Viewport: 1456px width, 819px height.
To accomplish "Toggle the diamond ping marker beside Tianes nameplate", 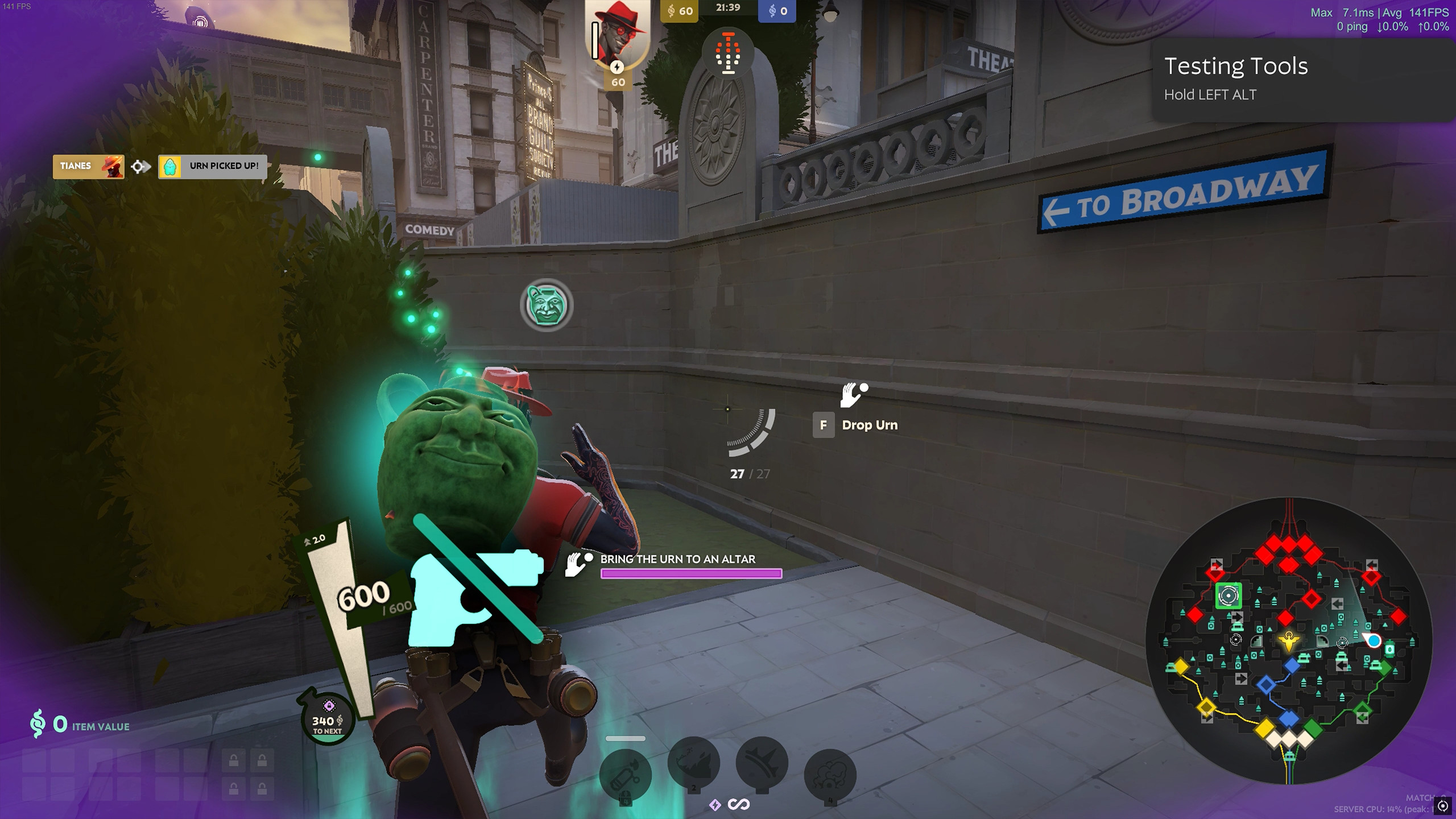I will point(136,166).
